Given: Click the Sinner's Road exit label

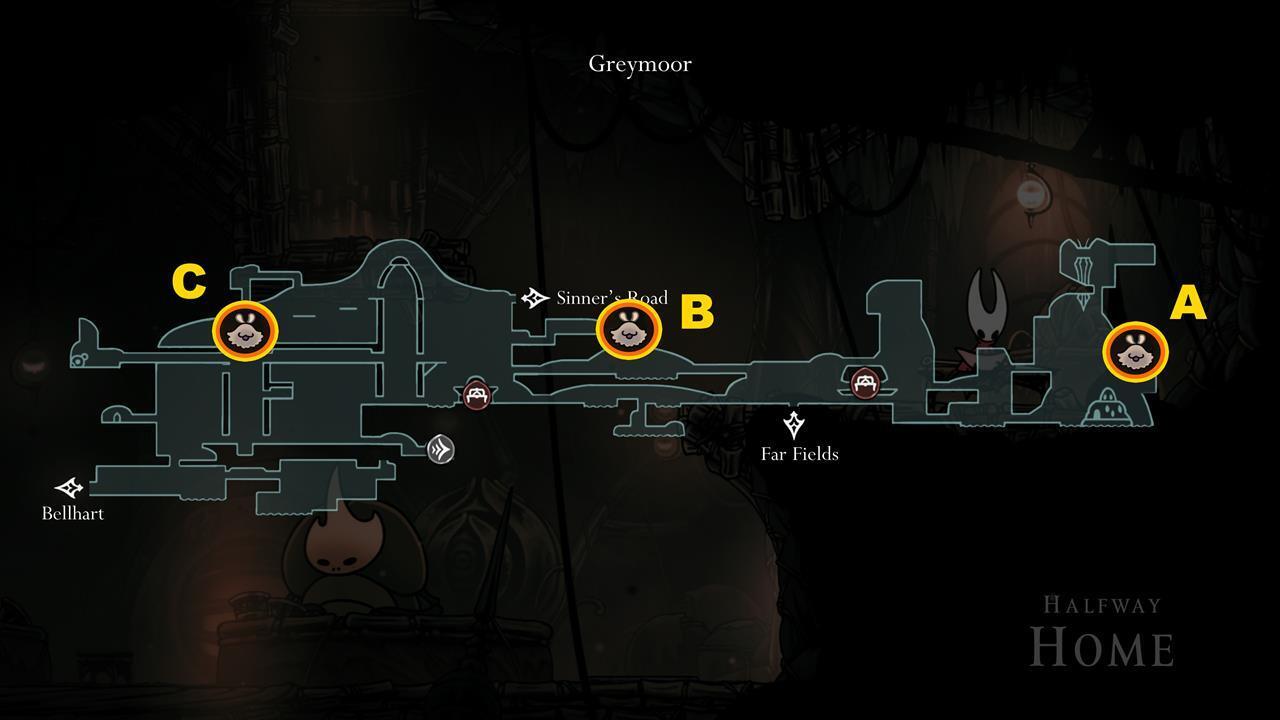Looking at the screenshot, I should 611,298.
